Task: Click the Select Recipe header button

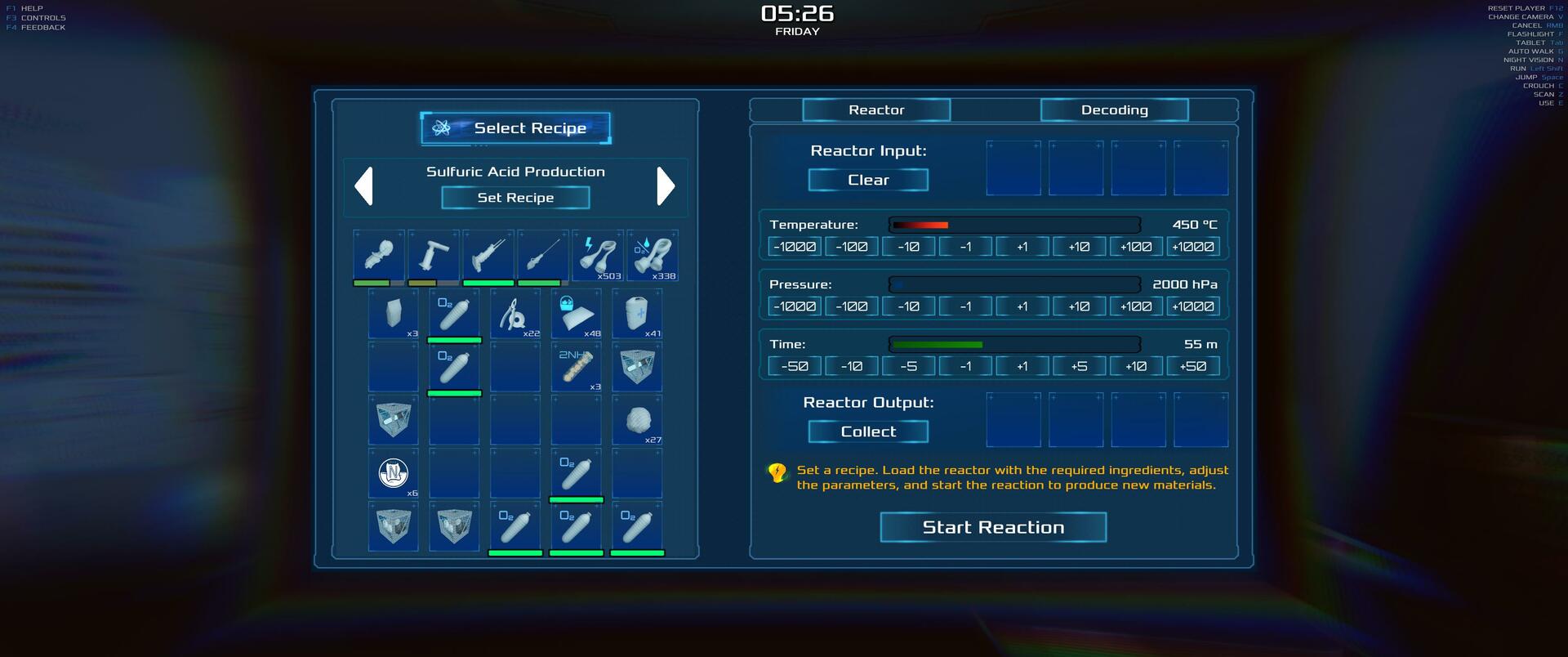Action: (515, 128)
